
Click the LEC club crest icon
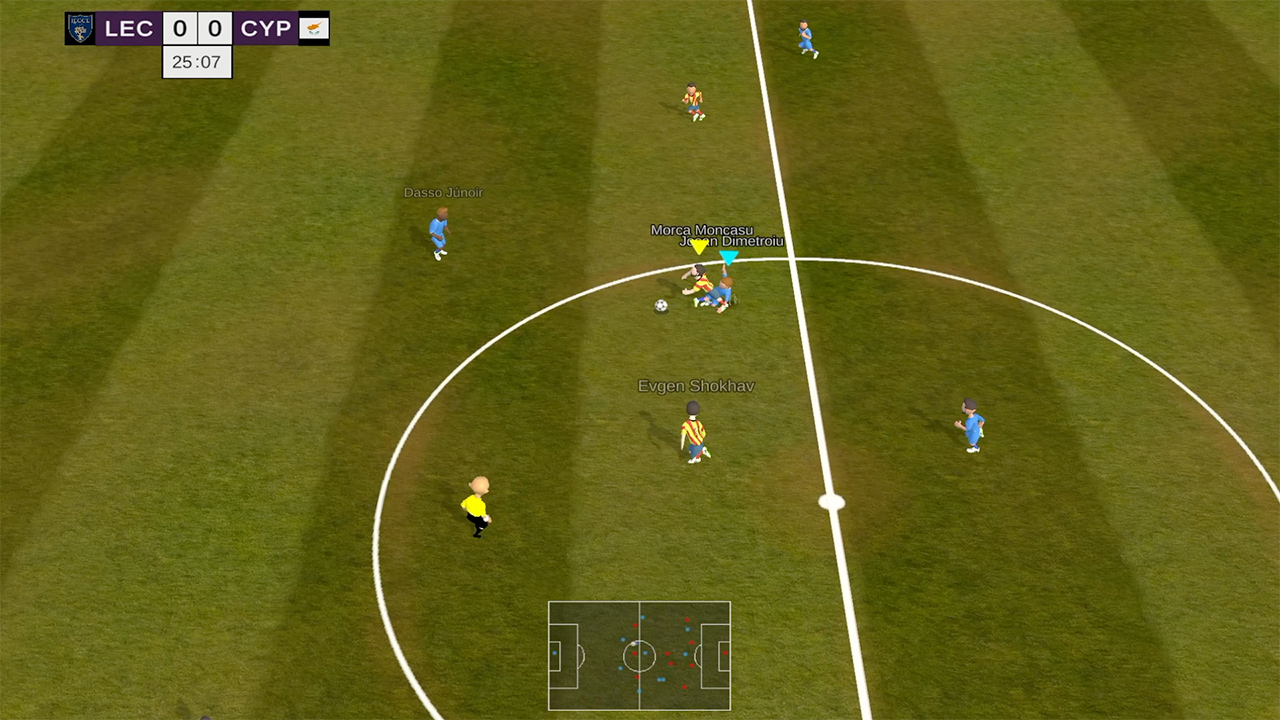(x=78, y=28)
